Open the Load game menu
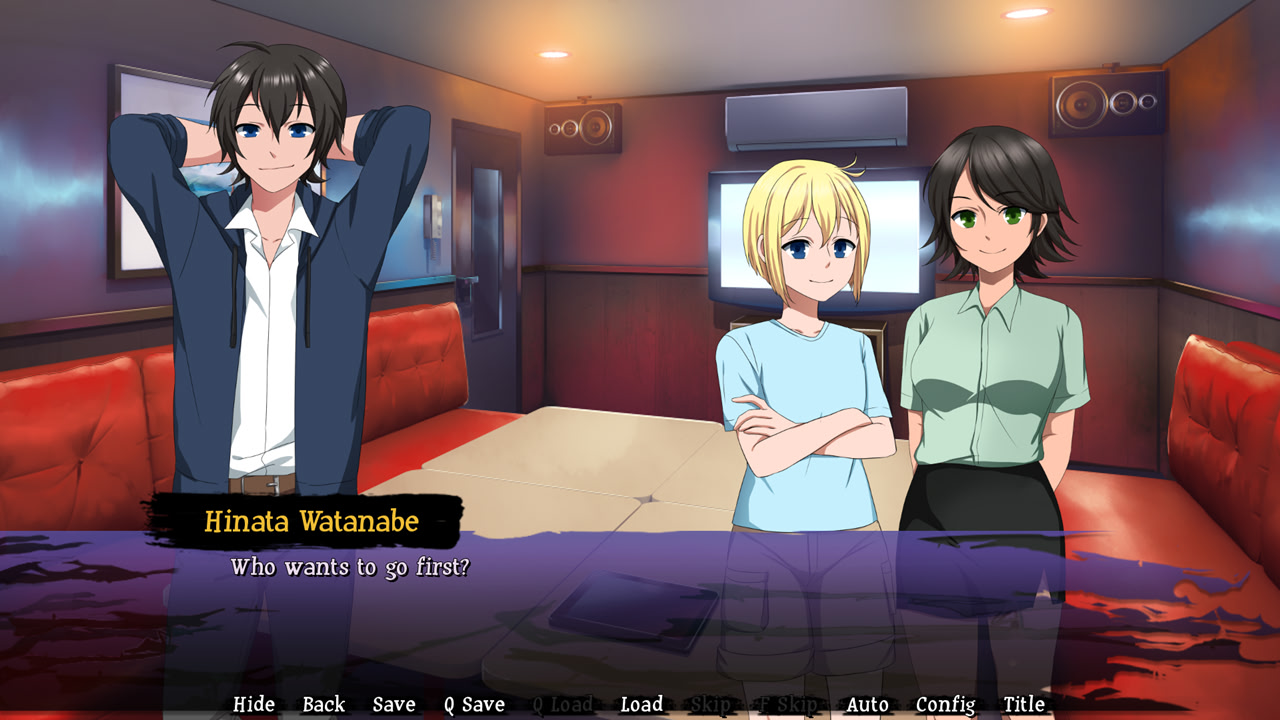This screenshot has height=720, width=1280. 641,704
